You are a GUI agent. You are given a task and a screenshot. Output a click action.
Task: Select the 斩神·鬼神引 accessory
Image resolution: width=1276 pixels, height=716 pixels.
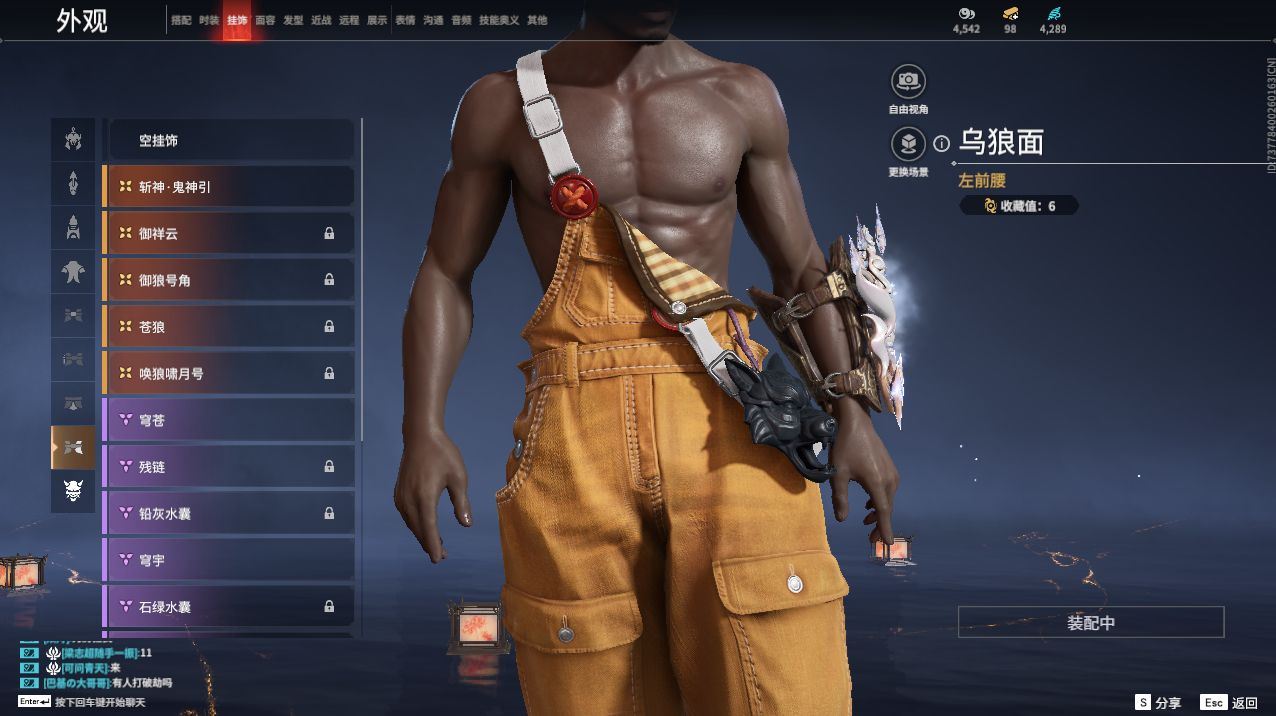[x=229, y=187]
